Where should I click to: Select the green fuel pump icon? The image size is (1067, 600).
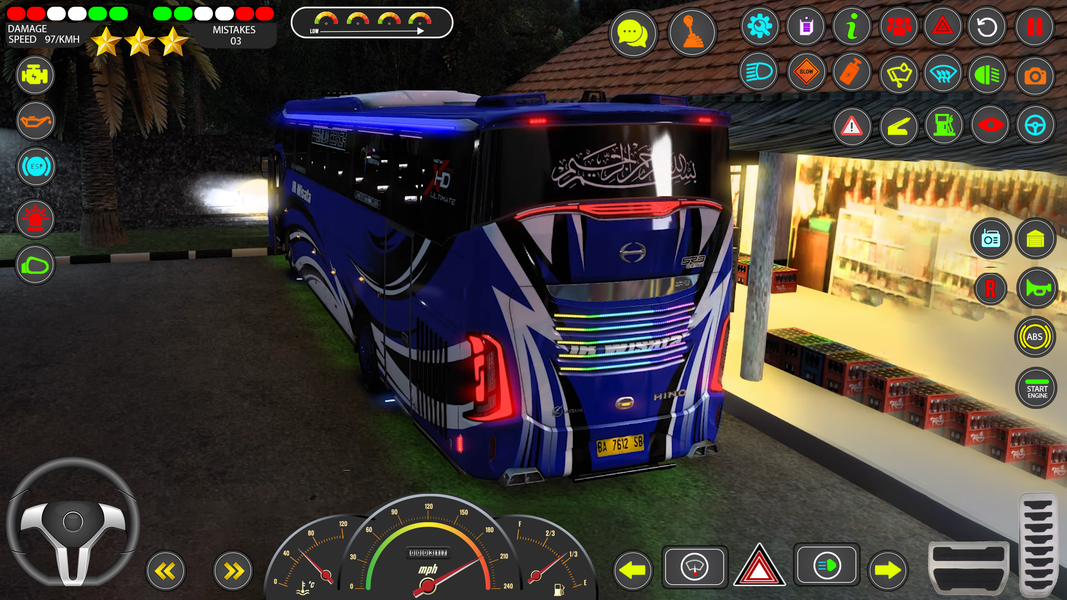[x=943, y=125]
